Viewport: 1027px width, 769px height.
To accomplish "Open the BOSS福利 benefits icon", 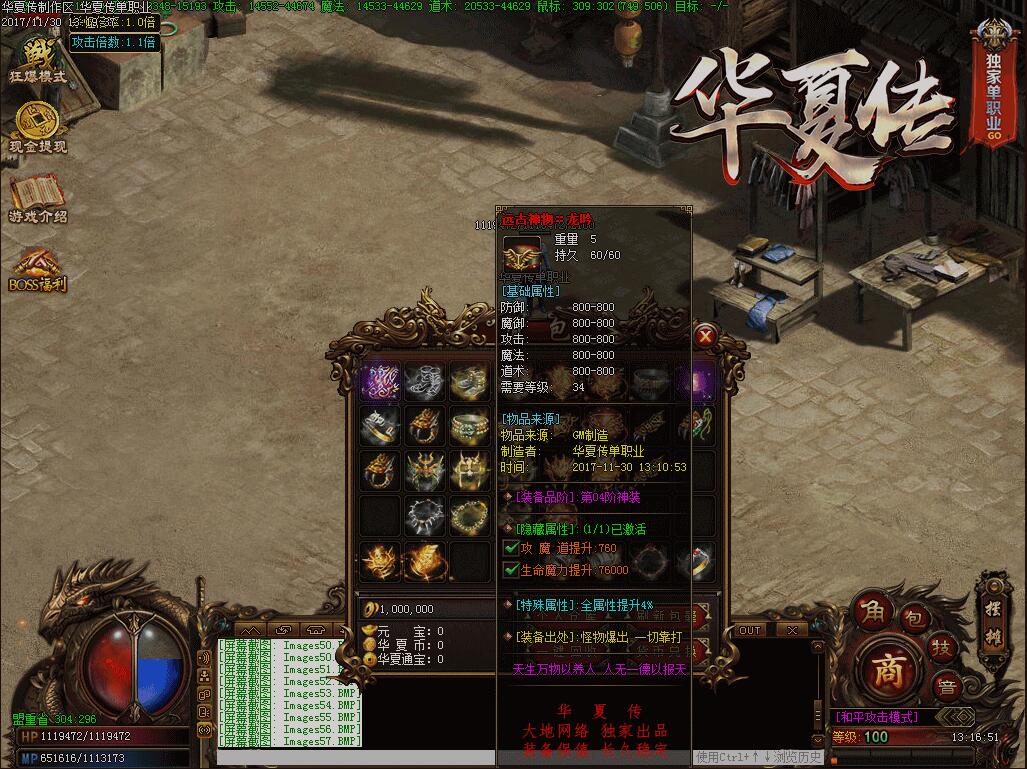I will (x=38, y=268).
